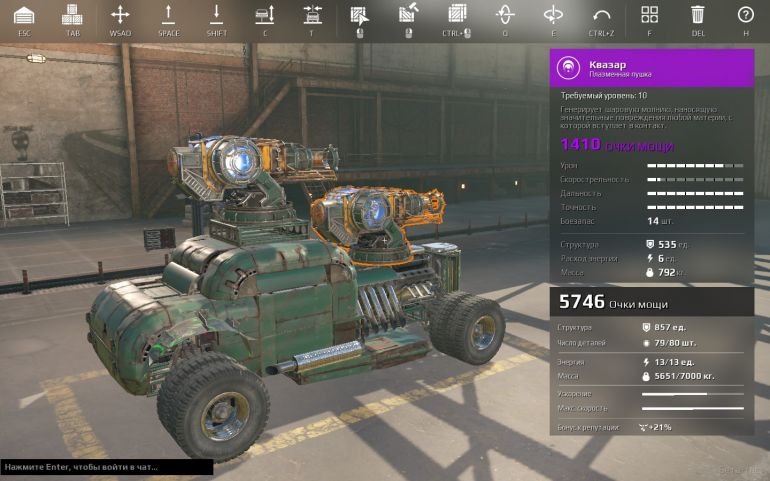Click the chat input box

click(106, 467)
